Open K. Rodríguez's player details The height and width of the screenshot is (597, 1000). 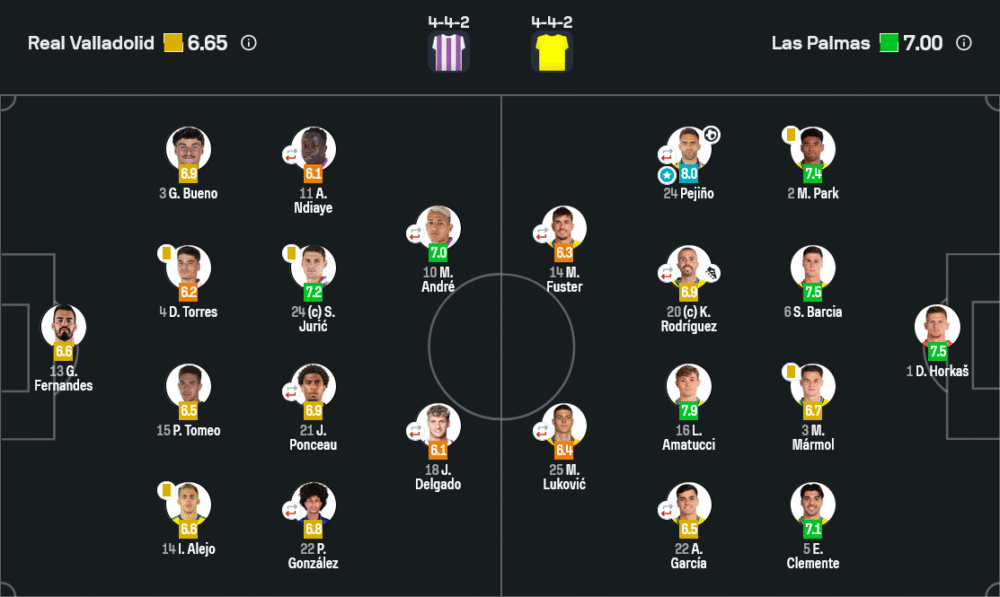[689, 268]
